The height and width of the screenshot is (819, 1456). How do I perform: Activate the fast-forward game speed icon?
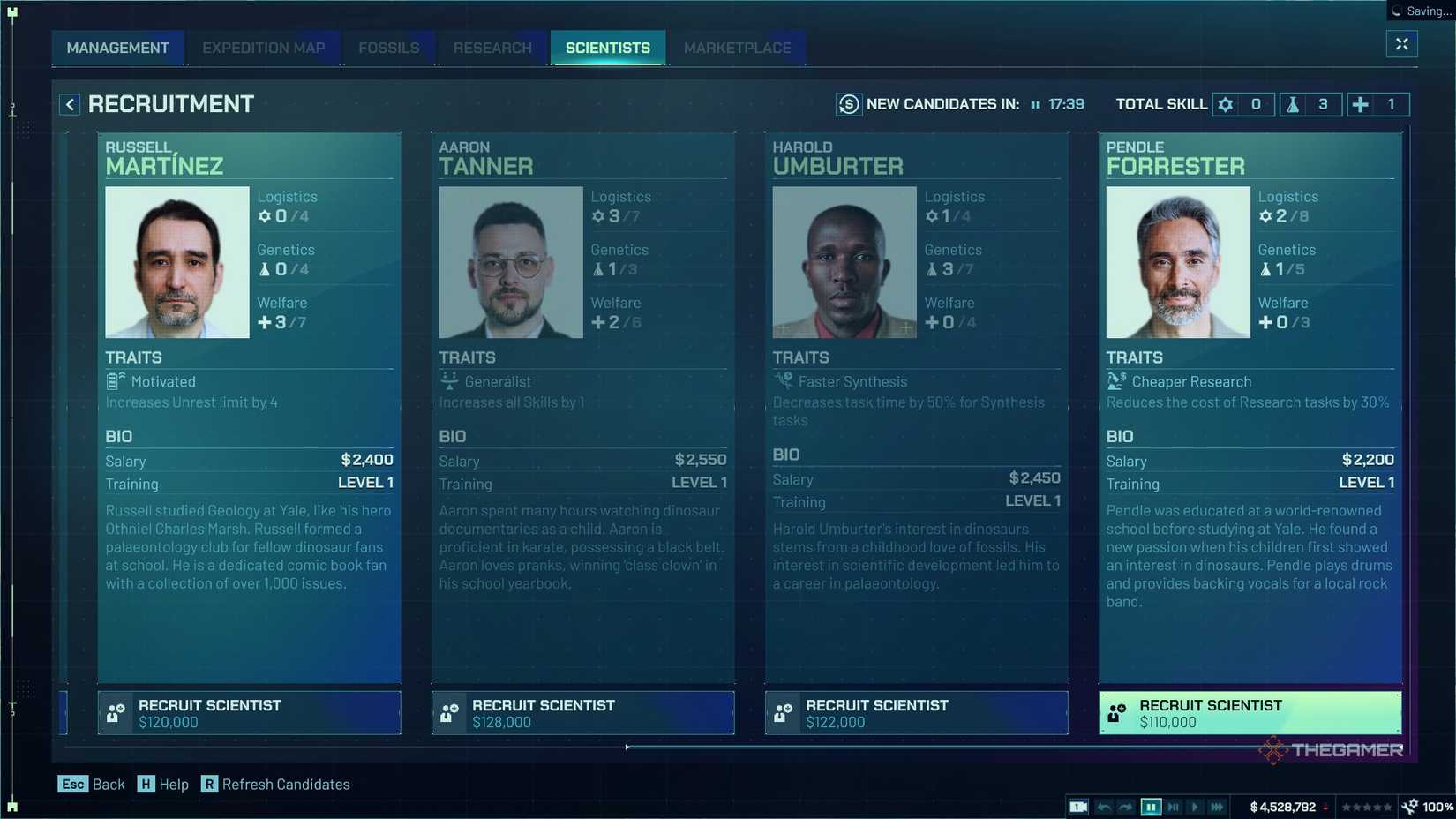tap(1217, 806)
